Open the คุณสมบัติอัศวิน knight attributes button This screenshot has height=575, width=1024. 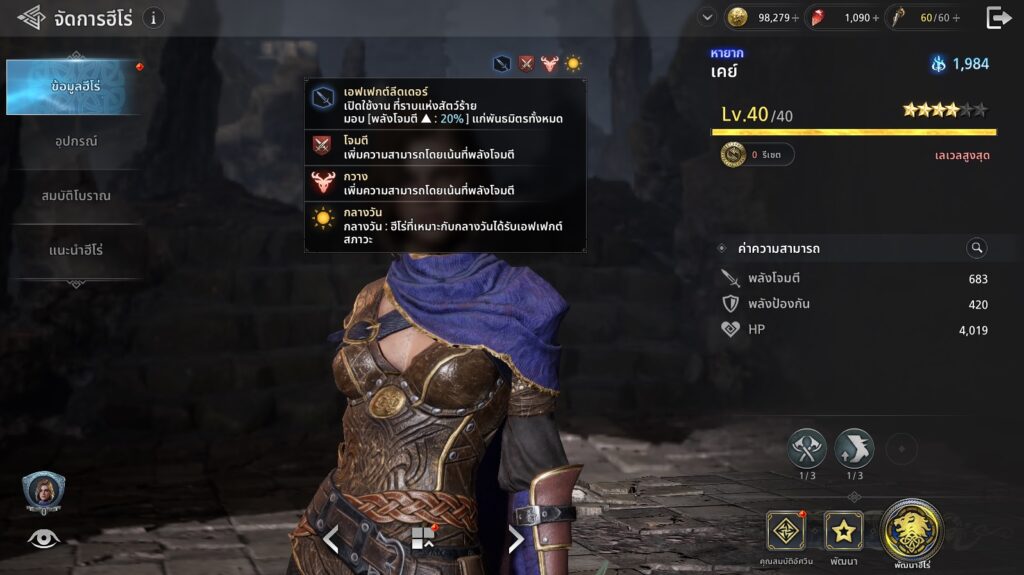[x=786, y=531]
